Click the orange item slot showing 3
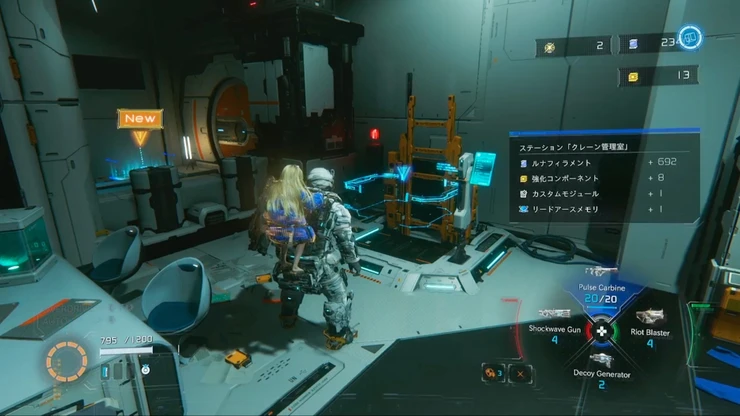Image resolution: width=740 pixels, height=416 pixels. (493, 373)
